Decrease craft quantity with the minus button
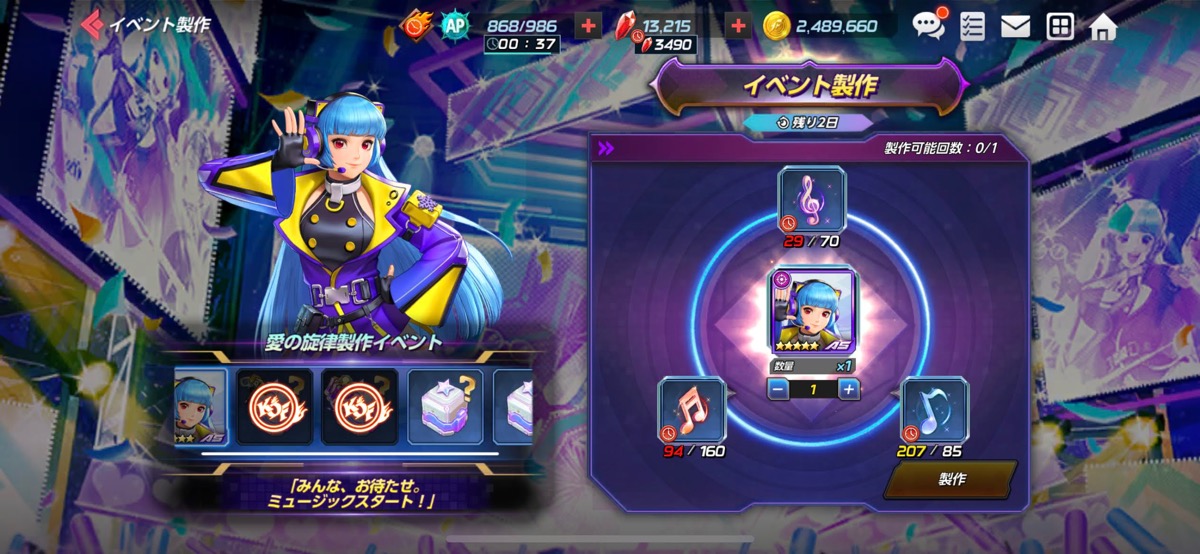 pyautogui.click(x=775, y=389)
